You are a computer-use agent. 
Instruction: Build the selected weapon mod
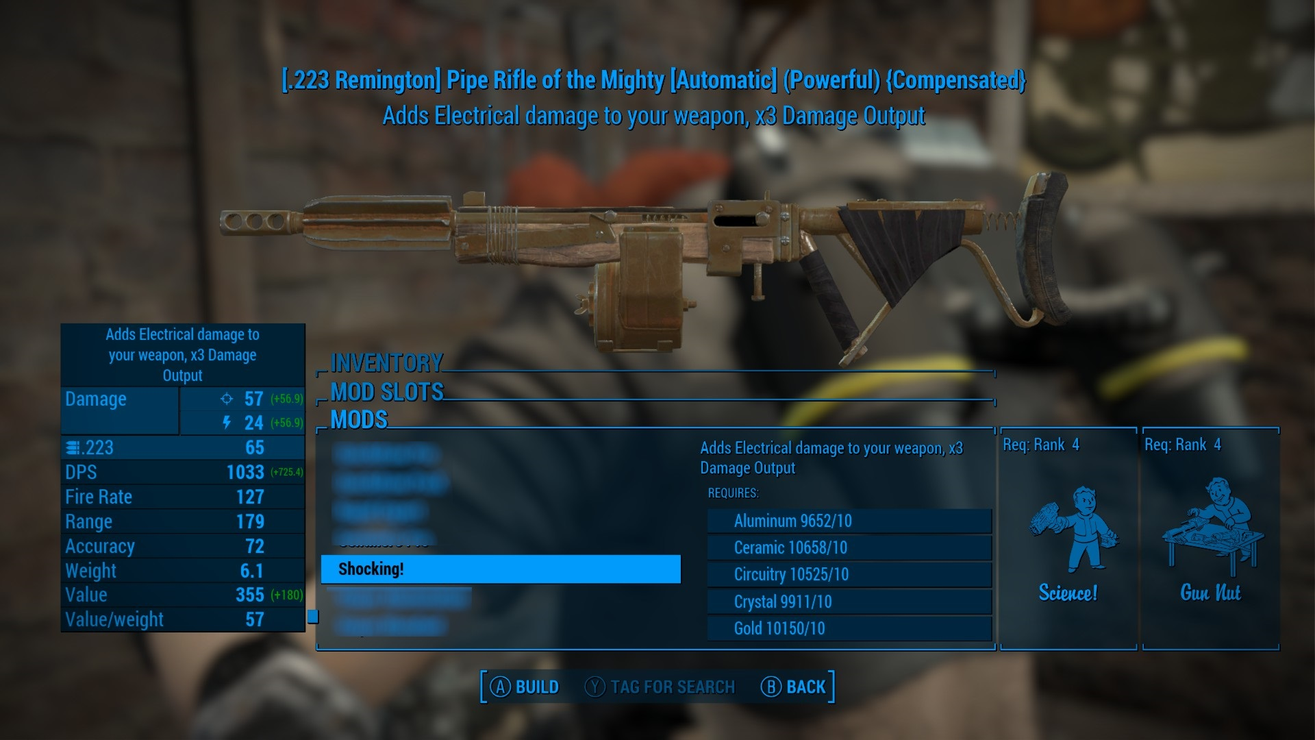[524, 687]
